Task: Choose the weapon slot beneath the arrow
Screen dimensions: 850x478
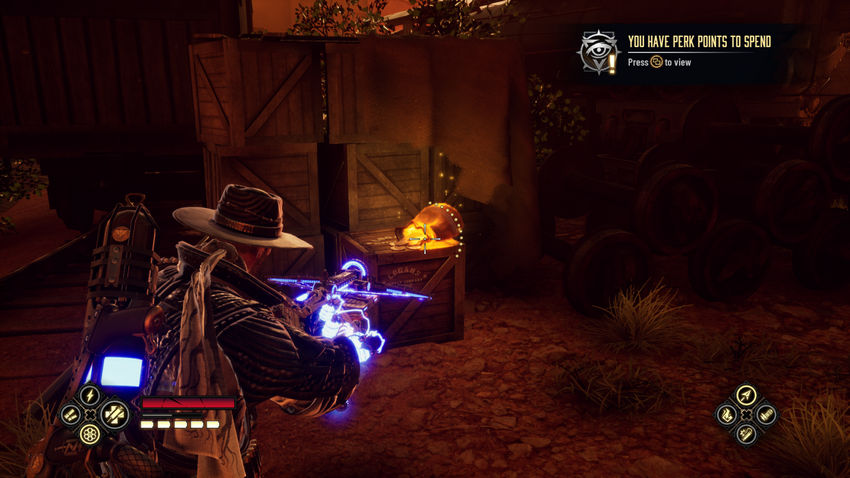Action: (746, 434)
